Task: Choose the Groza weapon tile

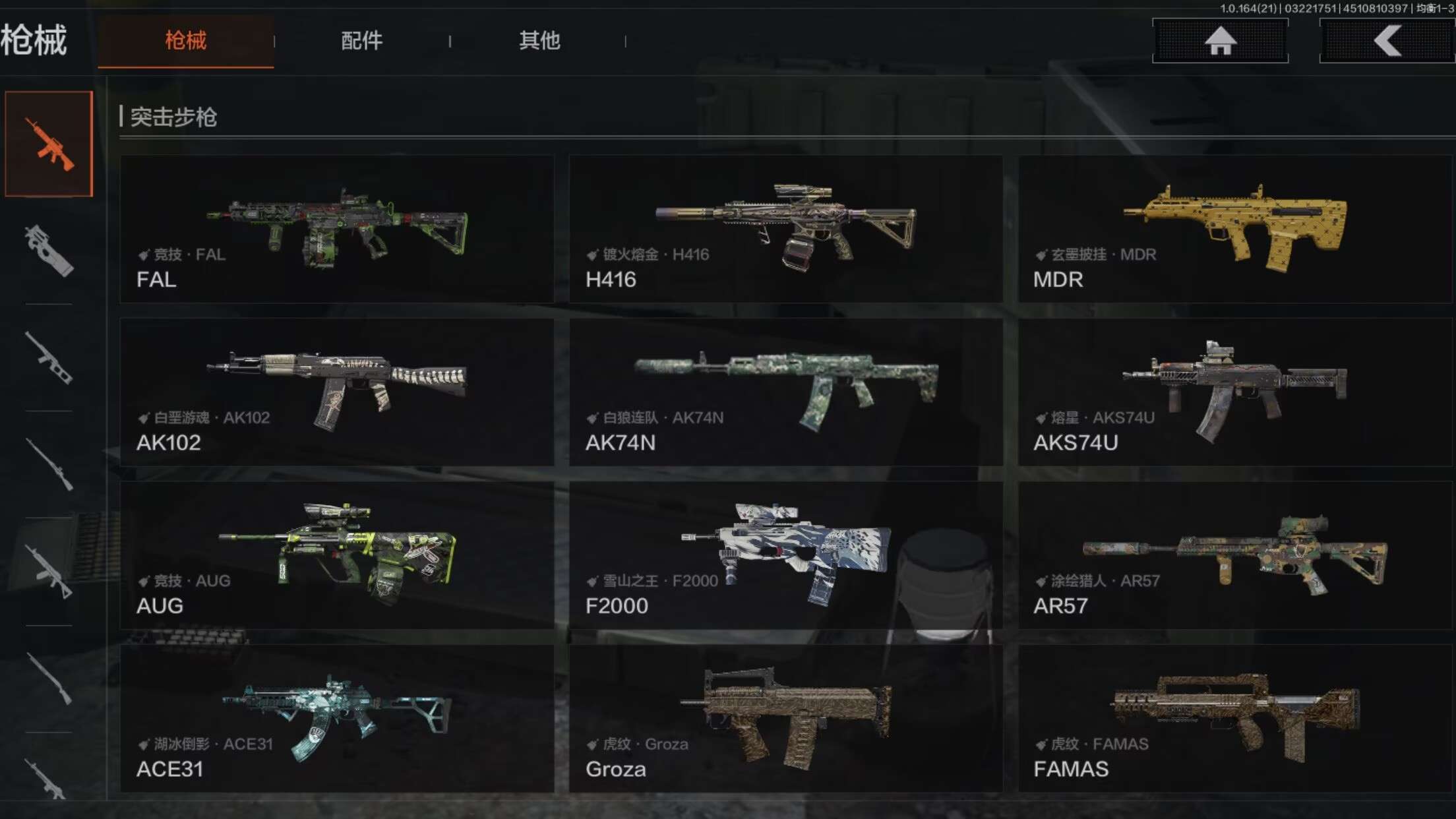Action: pos(785,718)
